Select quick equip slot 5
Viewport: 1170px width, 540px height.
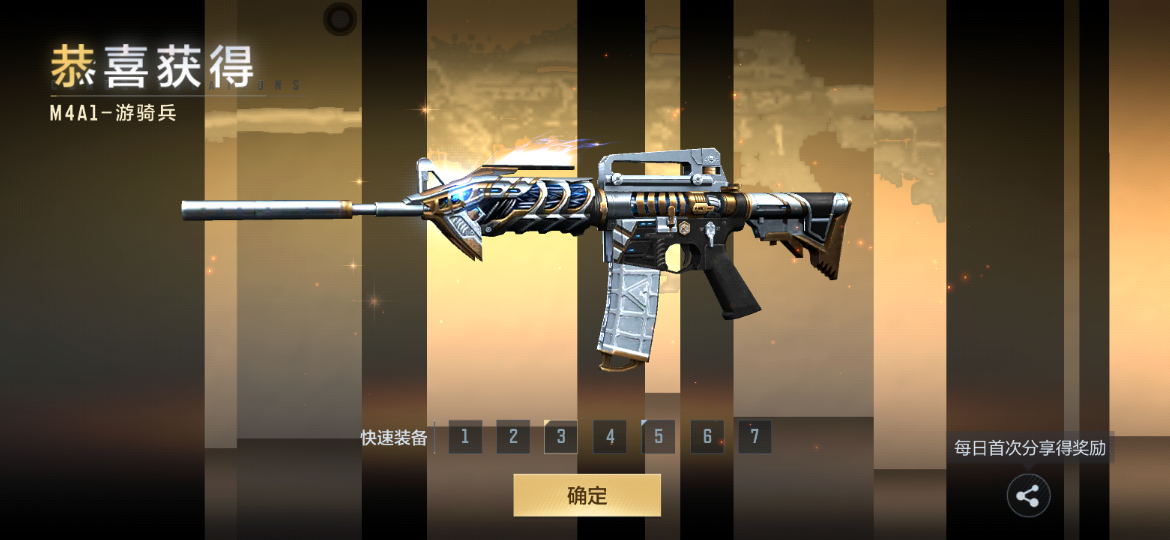click(658, 437)
